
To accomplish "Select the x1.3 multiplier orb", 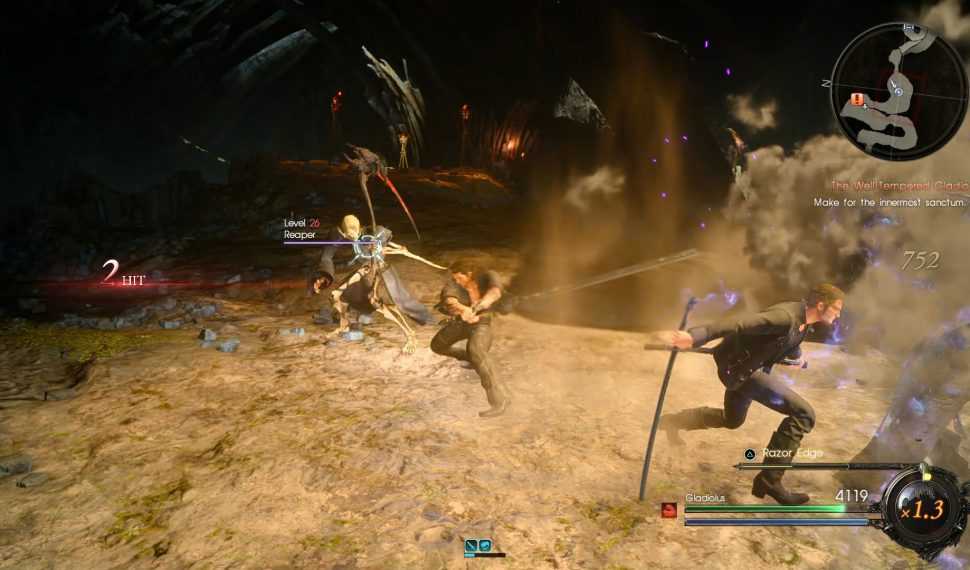I will click(x=925, y=509).
